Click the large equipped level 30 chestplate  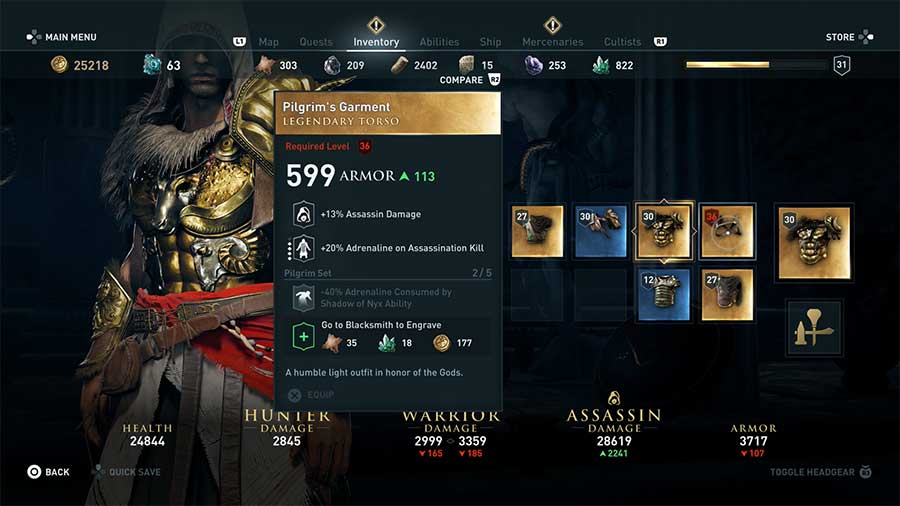814,243
